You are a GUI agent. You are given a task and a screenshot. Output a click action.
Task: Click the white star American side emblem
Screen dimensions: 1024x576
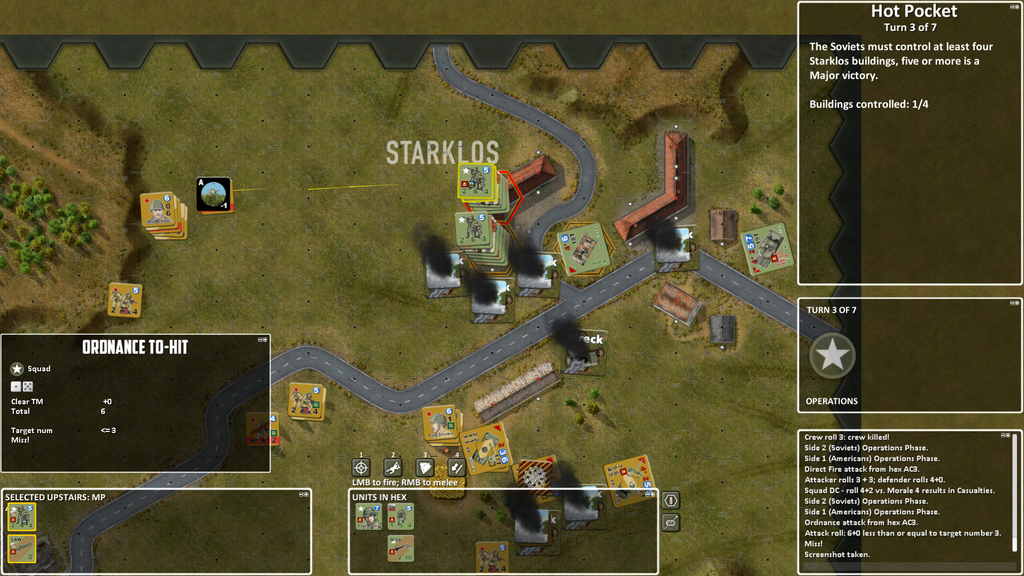tap(832, 355)
